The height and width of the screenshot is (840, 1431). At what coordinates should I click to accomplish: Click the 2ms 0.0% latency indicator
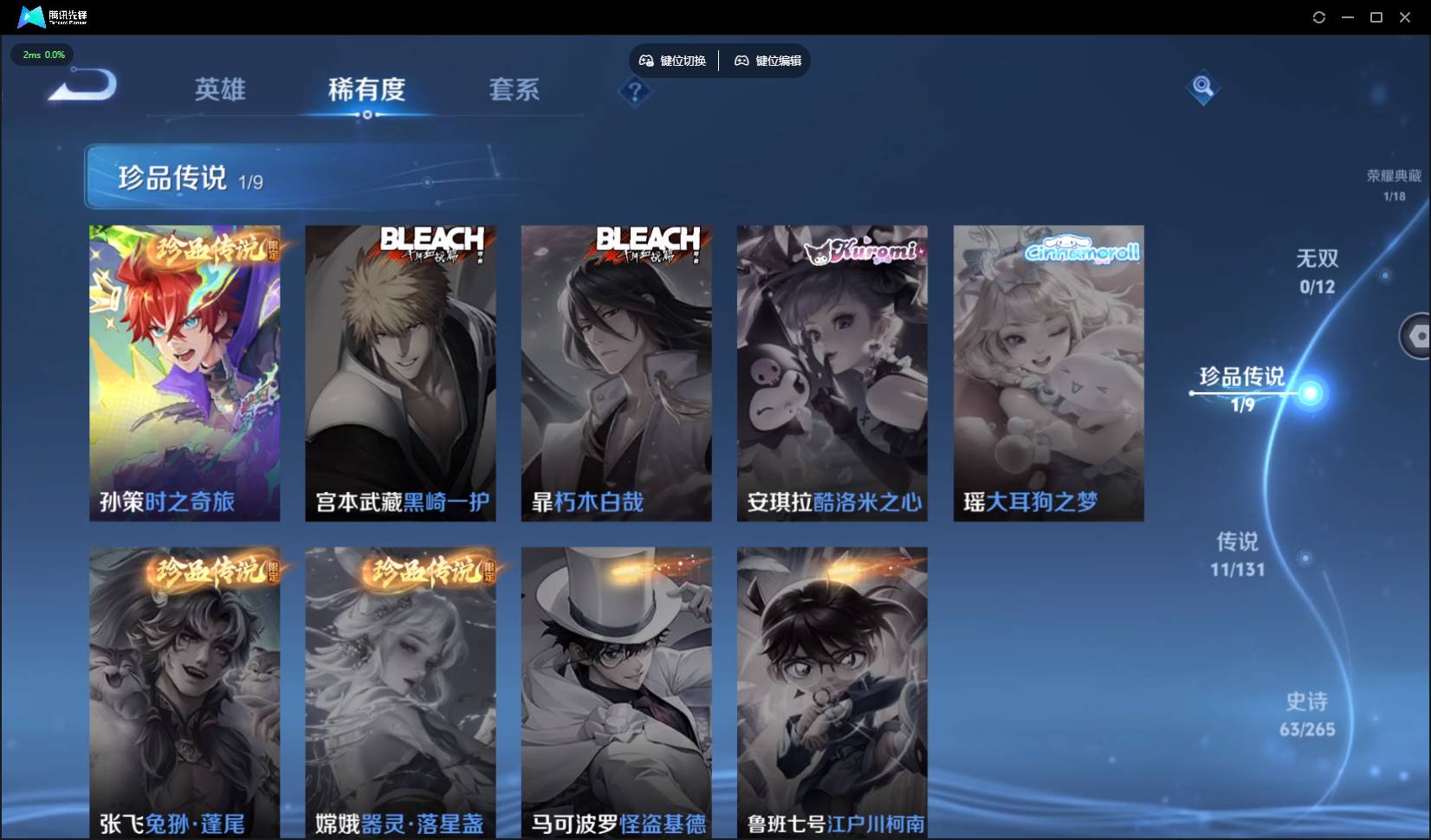pyautogui.click(x=42, y=55)
